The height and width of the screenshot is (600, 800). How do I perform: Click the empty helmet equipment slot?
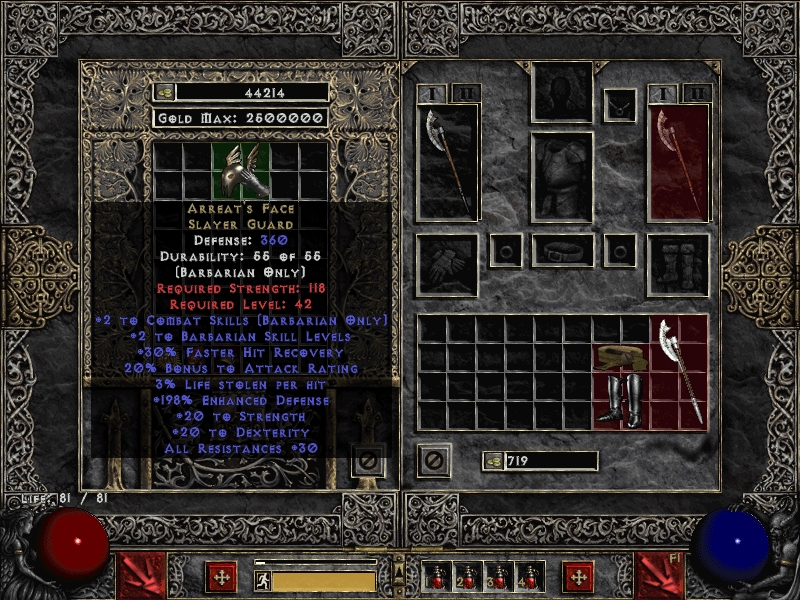[562, 93]
